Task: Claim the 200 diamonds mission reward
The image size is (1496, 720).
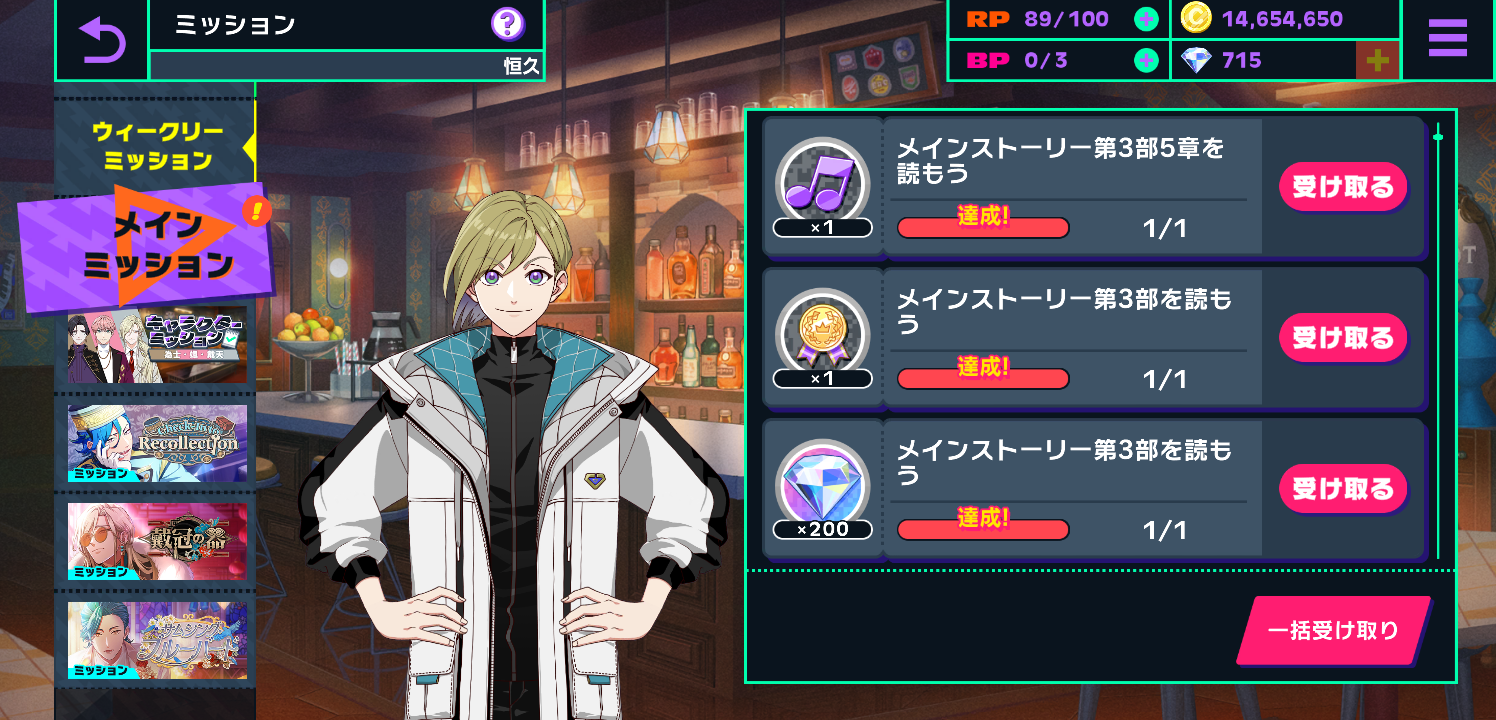Action: point(1342,489)
